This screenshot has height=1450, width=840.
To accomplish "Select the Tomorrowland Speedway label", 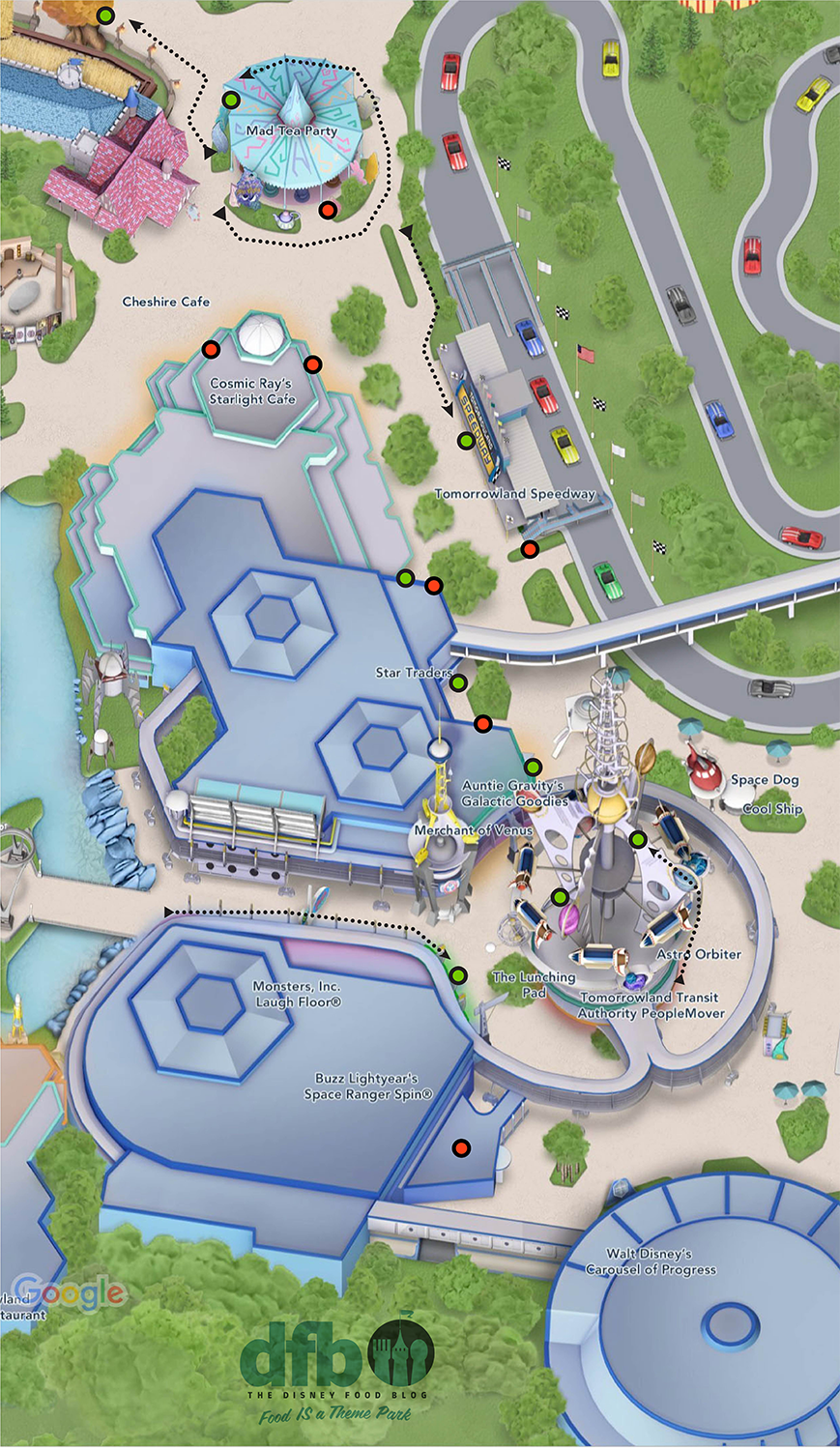I will (514, 494).
